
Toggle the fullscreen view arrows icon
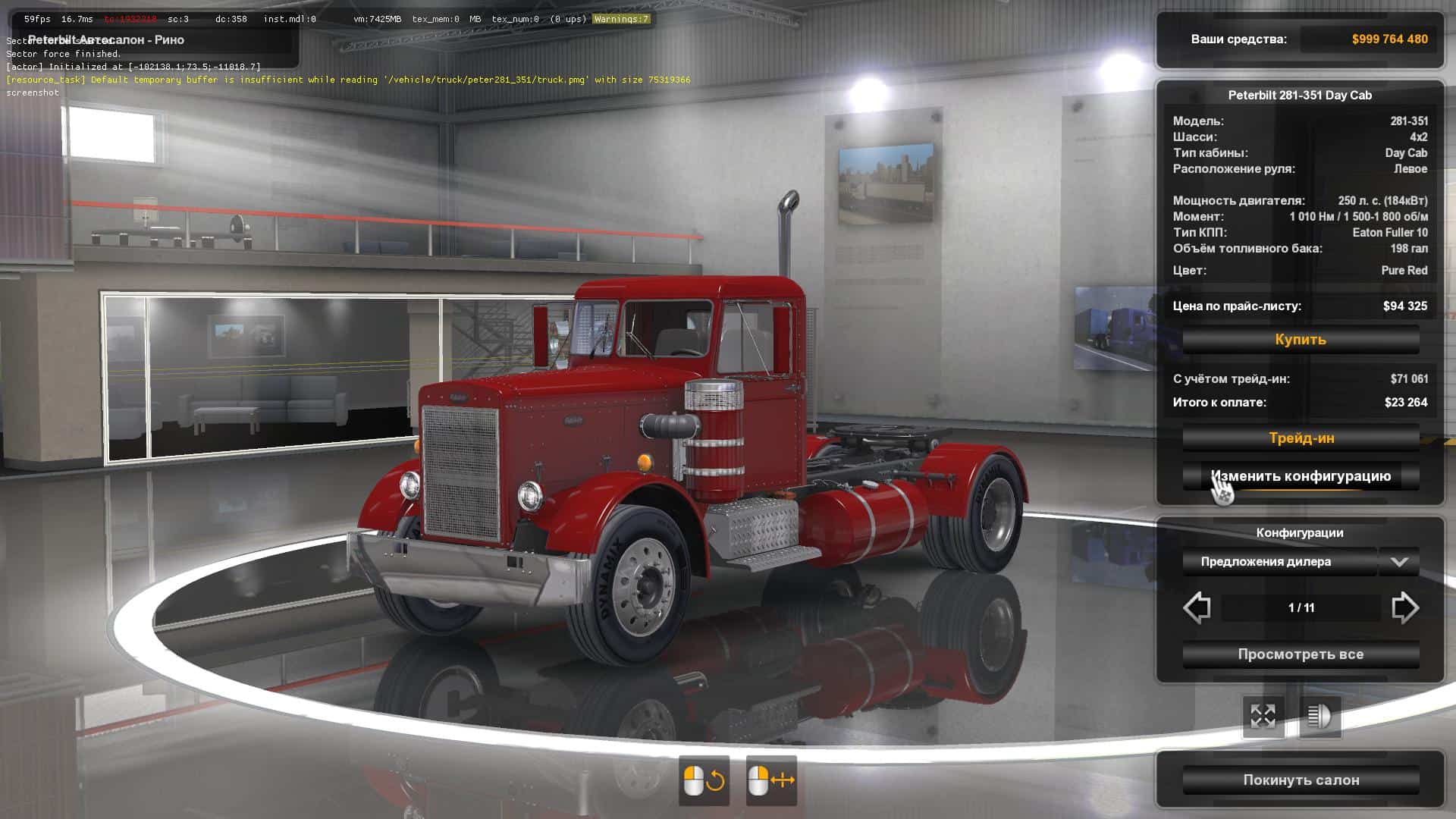1263,716
